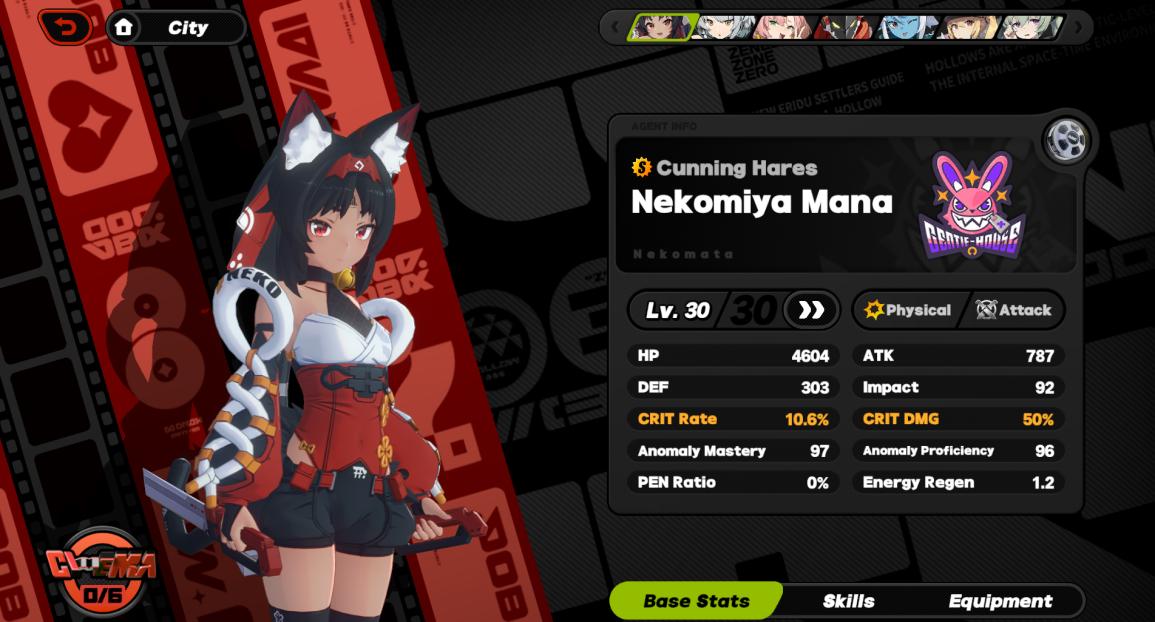The height and width of the screenshot is (622, 1155).
Task: Choose the blonde agent portrait
Action: click(967, 27)
